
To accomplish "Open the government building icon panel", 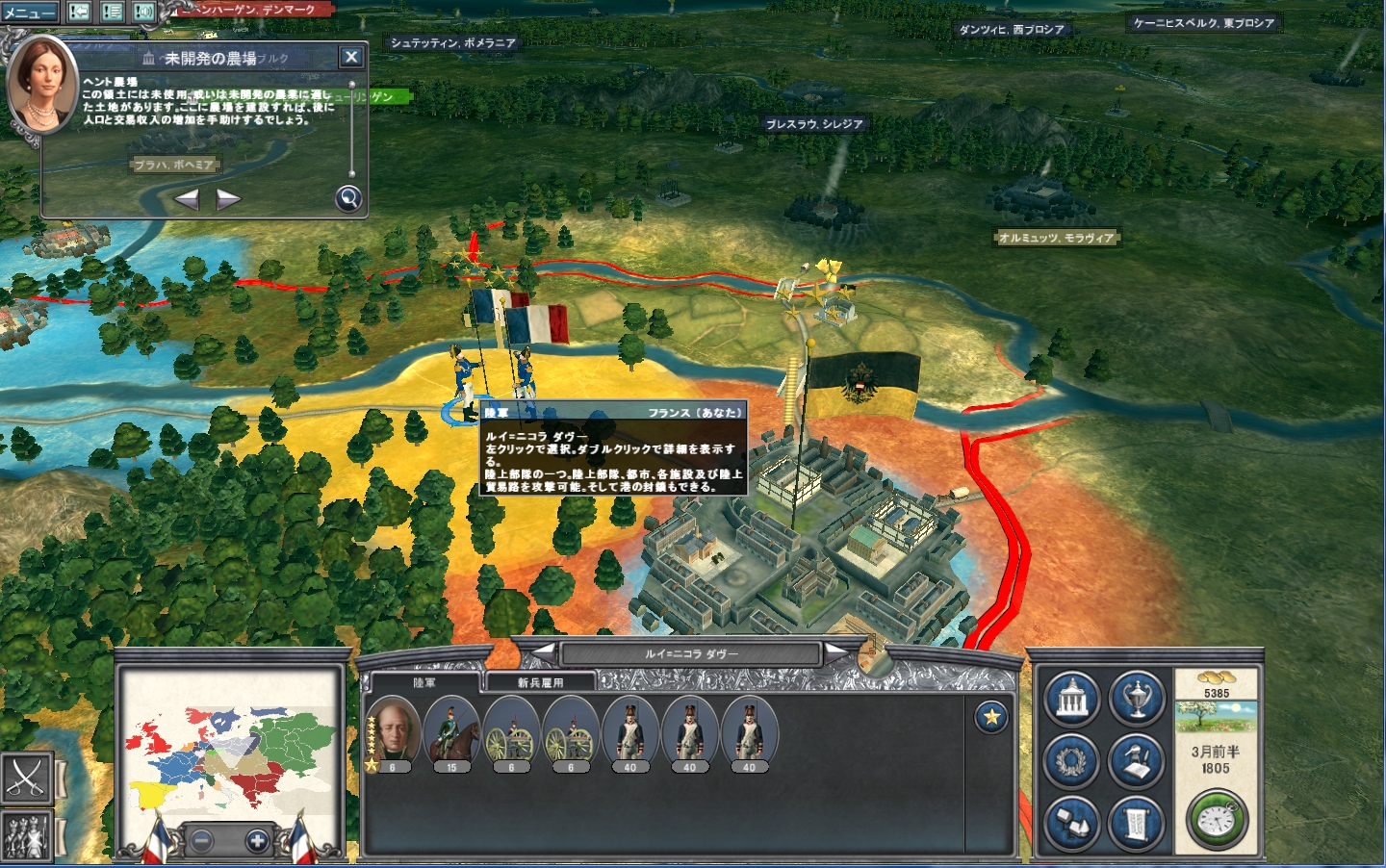I will [x=1071, y=698].
